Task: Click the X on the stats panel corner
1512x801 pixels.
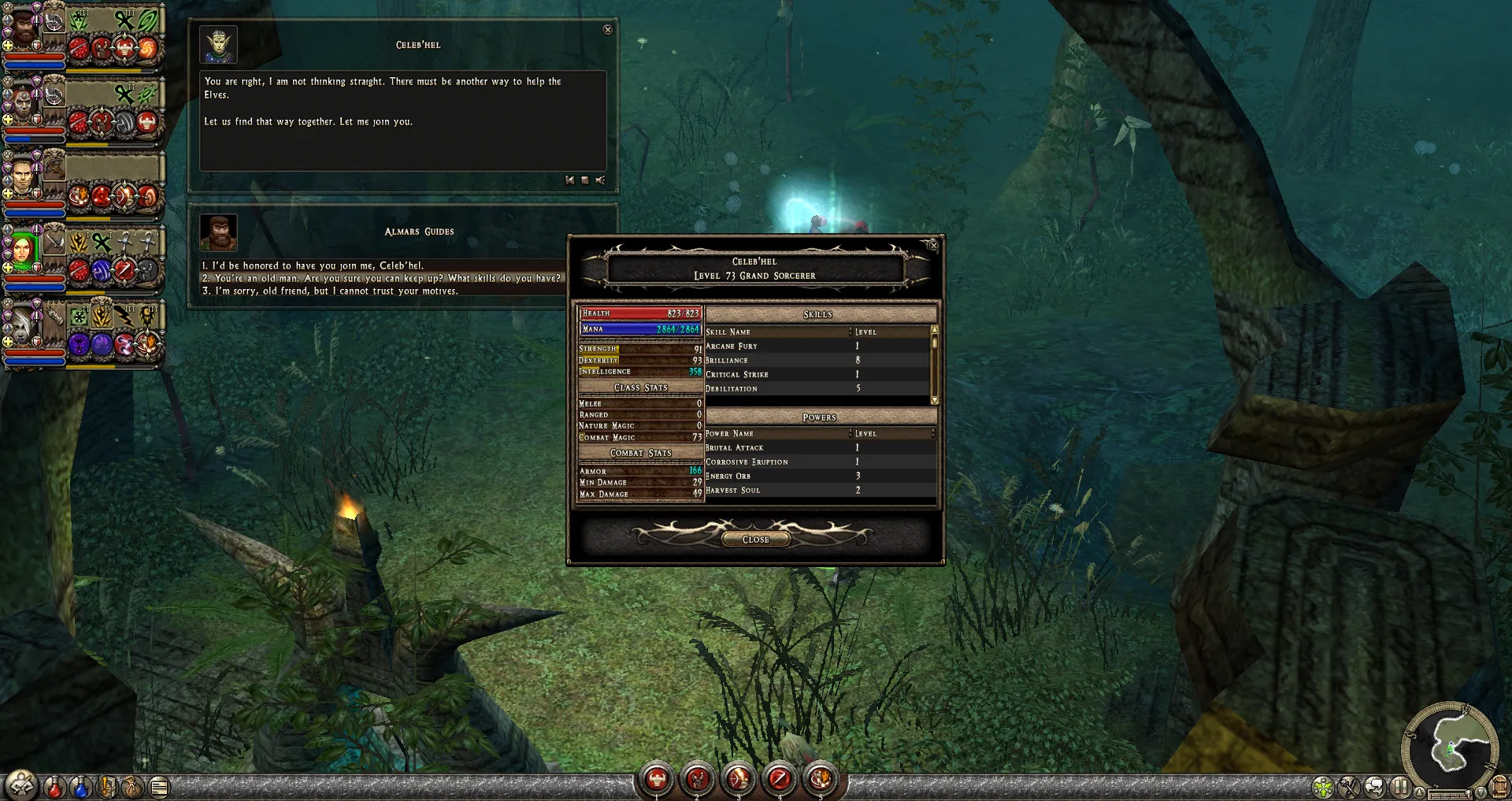Action: click(x=933, y=245)
